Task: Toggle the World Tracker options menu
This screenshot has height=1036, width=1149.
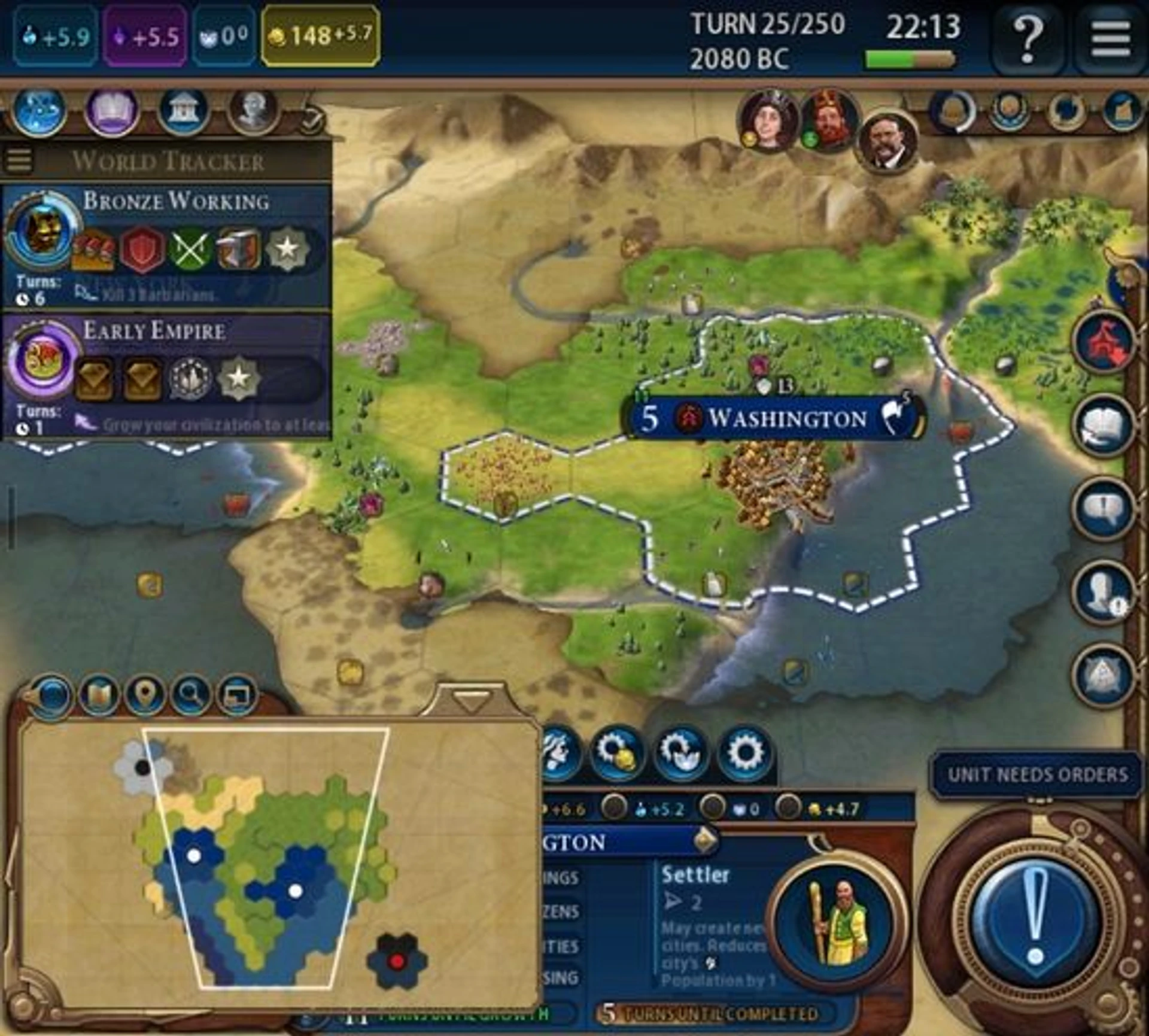Action: click(18, 160)
